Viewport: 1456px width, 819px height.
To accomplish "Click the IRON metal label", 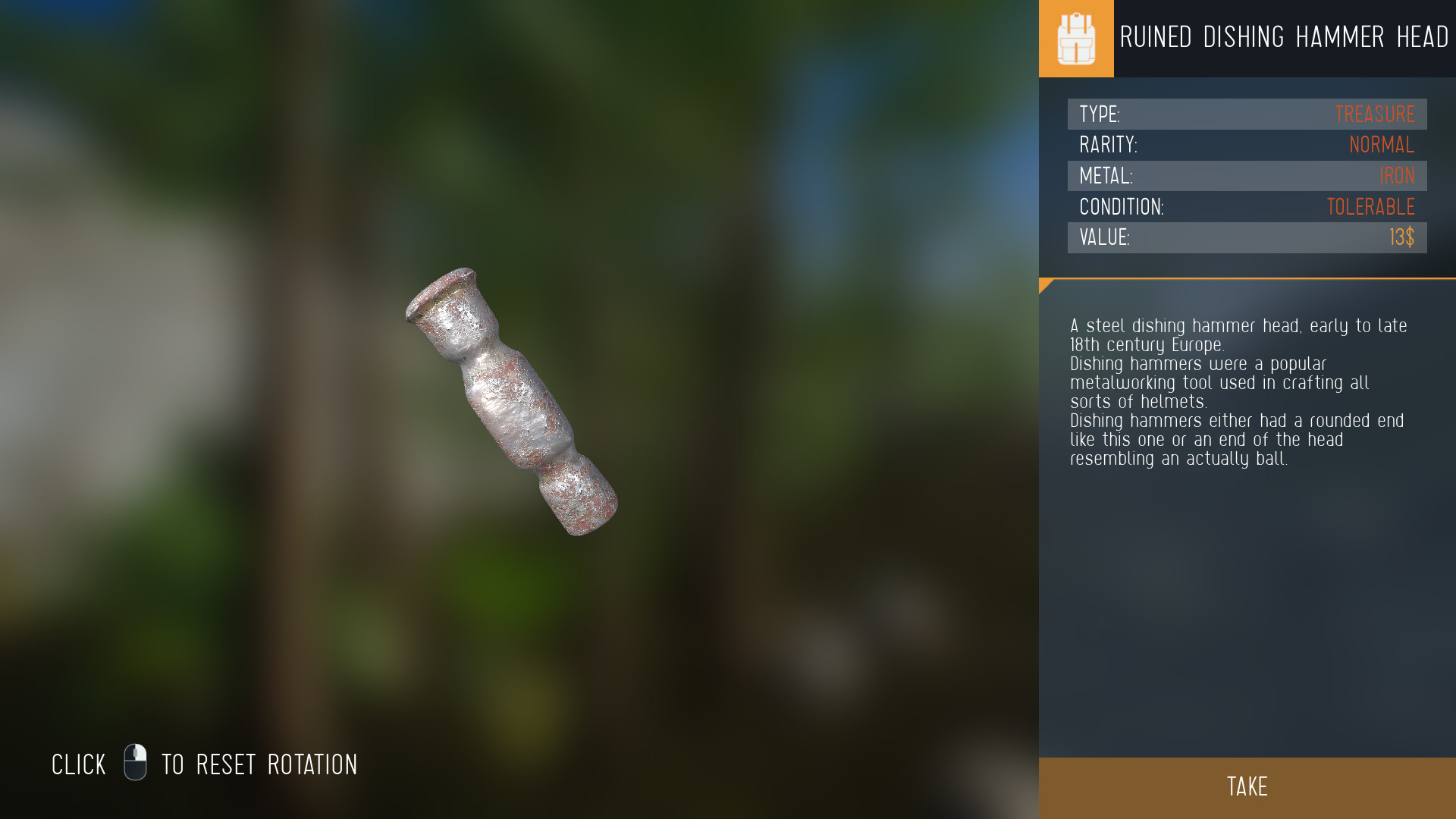I will 1396,176.
